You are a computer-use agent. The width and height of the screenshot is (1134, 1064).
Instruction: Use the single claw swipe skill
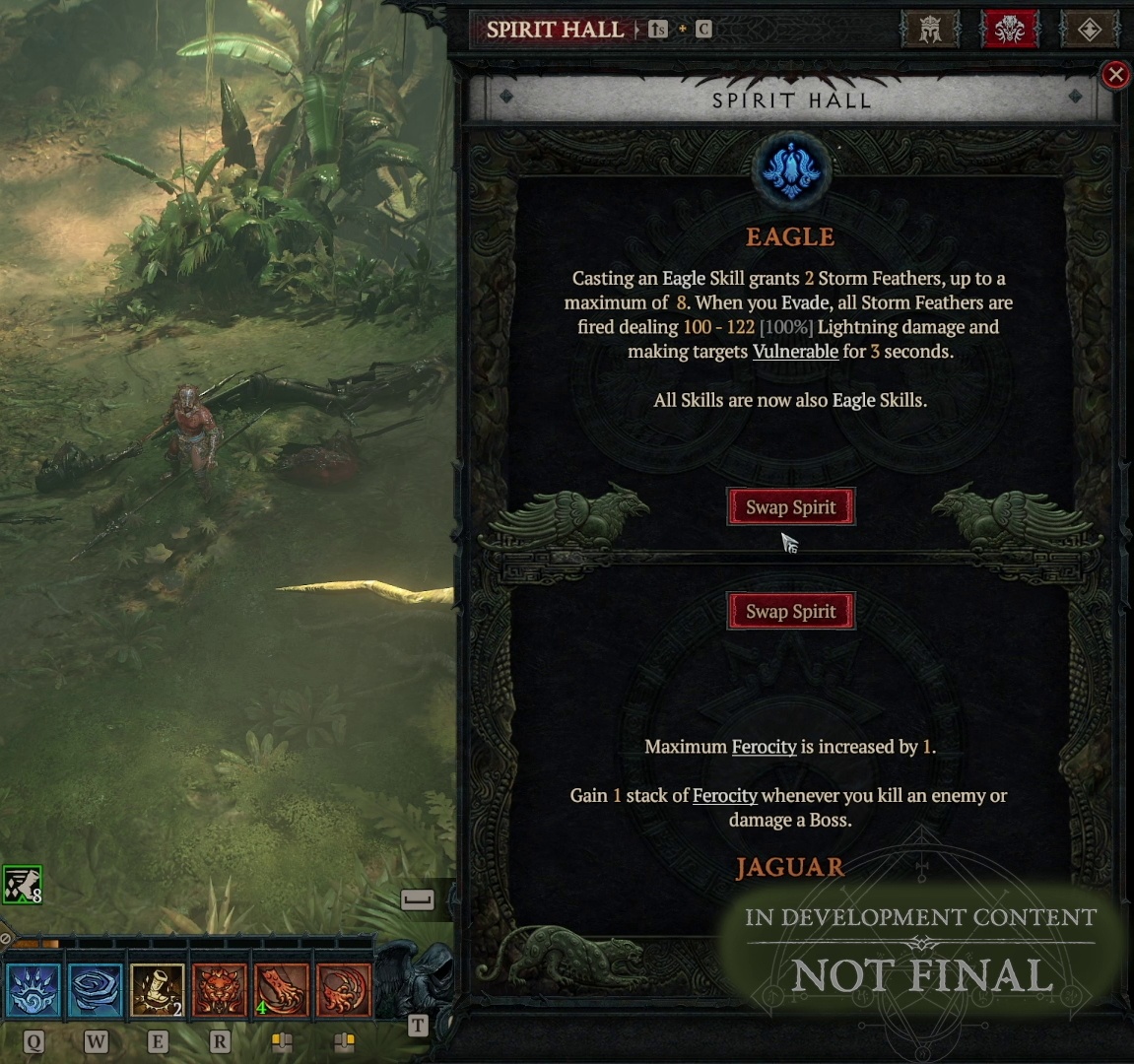tap(282, 989)
